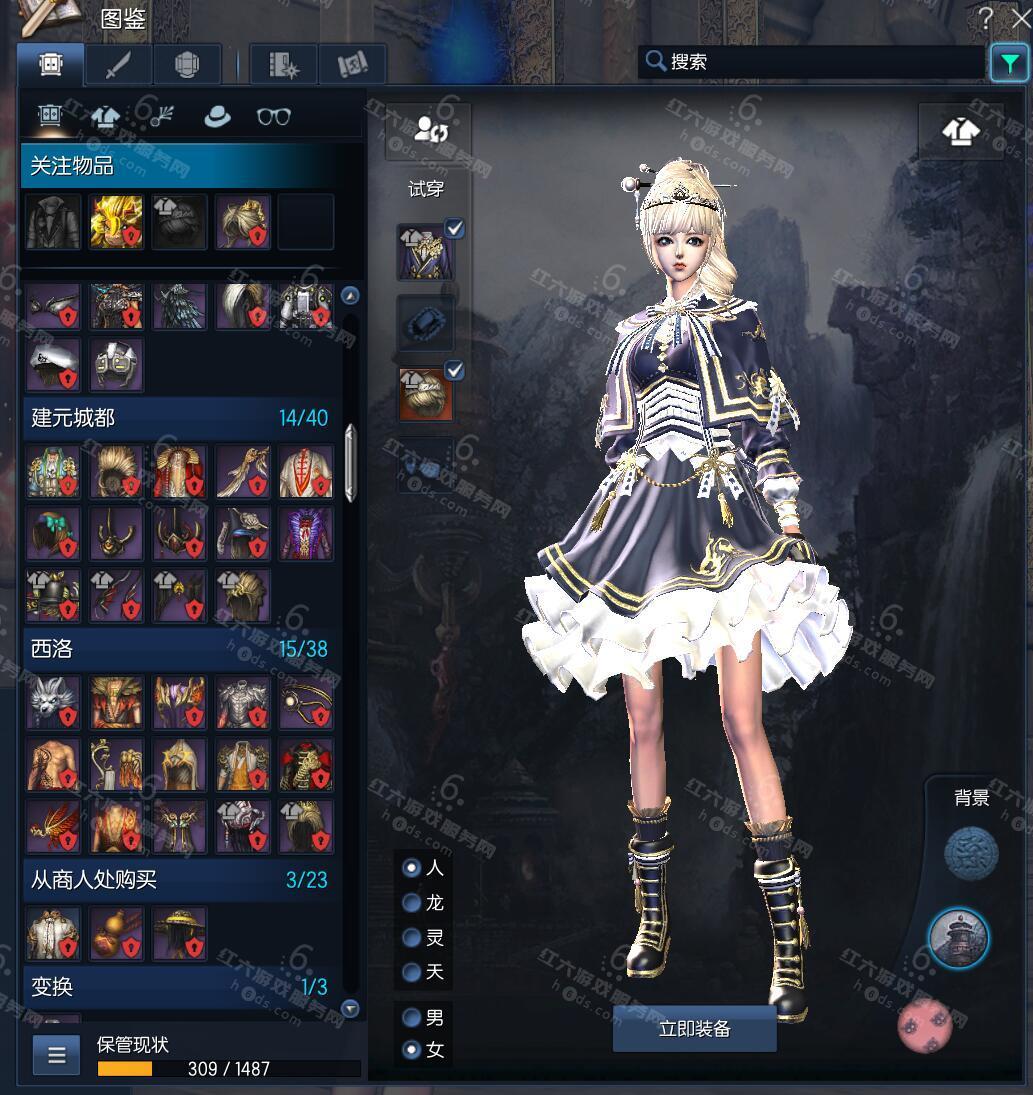Switch to the sword weapon tab
Viewport: 1033px width, 1095px height.
(118, 65)
